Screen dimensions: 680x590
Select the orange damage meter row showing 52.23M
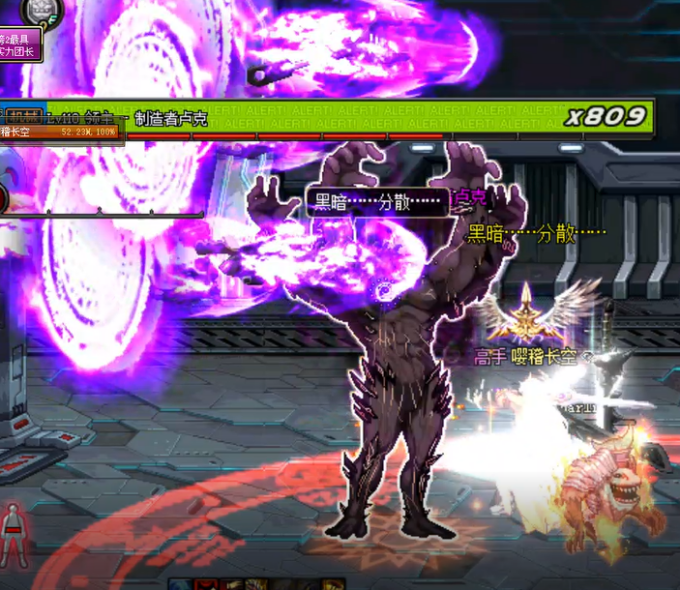pos(62,131)
